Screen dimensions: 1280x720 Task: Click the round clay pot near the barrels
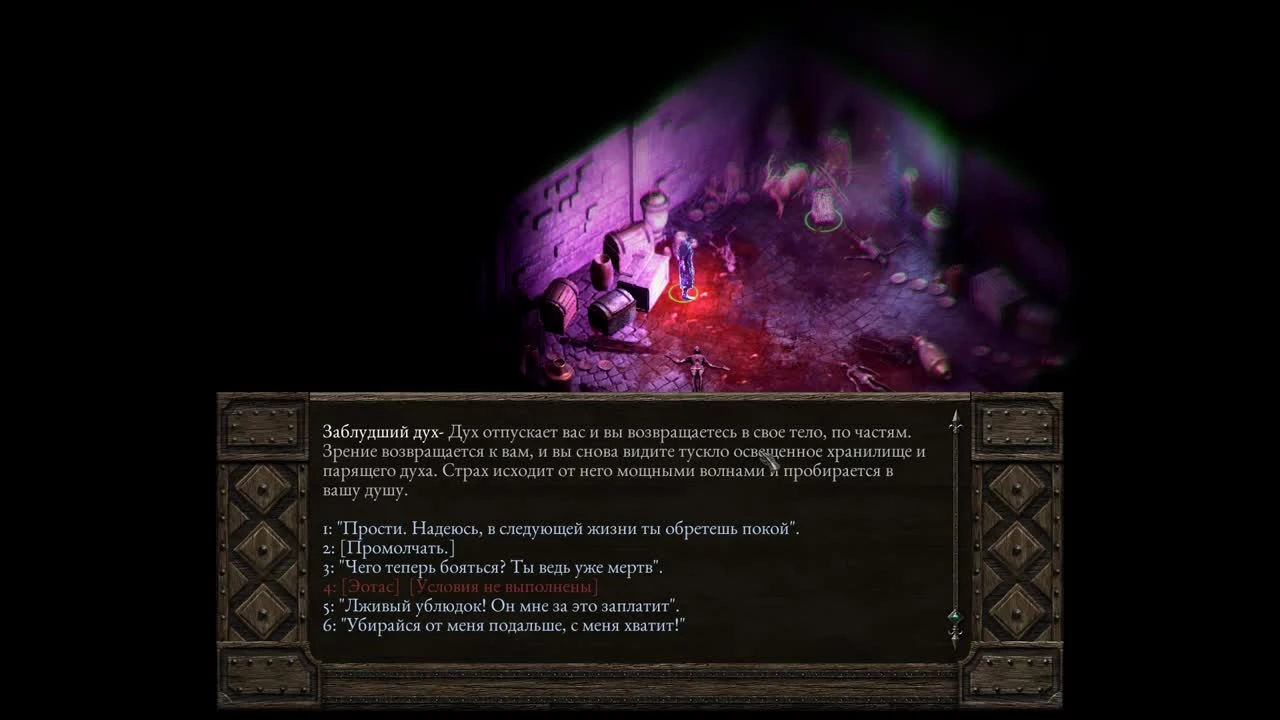[x=600, y=272]
